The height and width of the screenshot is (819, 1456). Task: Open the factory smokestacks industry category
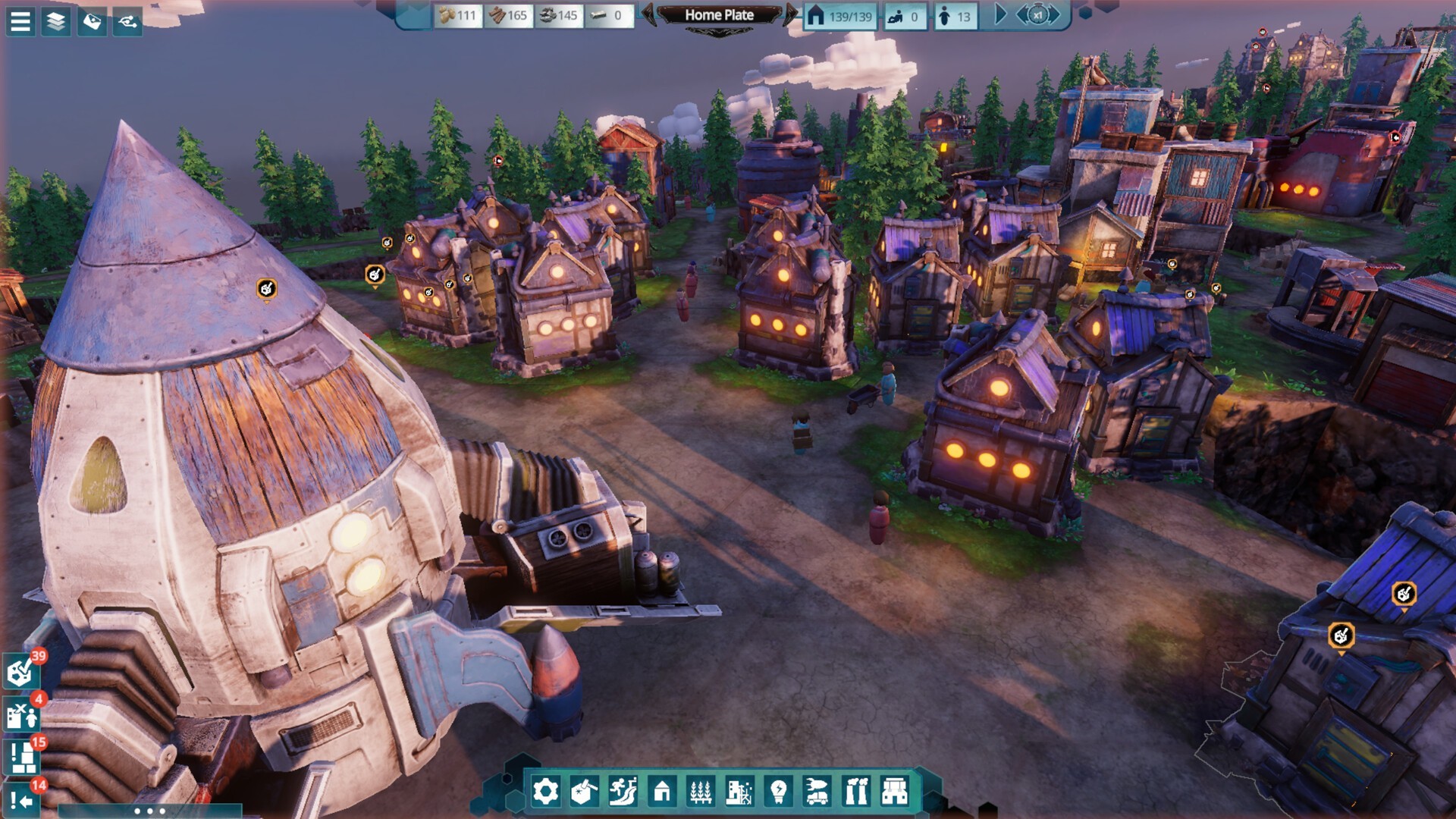[856, 792]
